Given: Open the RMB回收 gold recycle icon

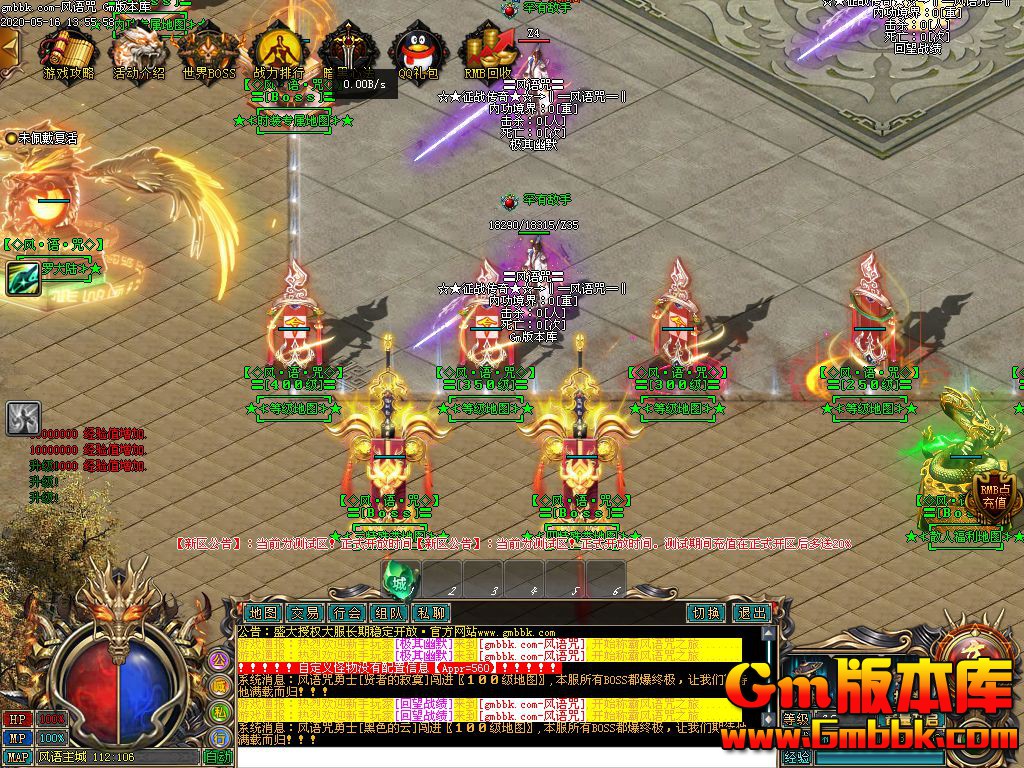Looking at the screenshot, I should pyautogui.click(x=488, y=50).
